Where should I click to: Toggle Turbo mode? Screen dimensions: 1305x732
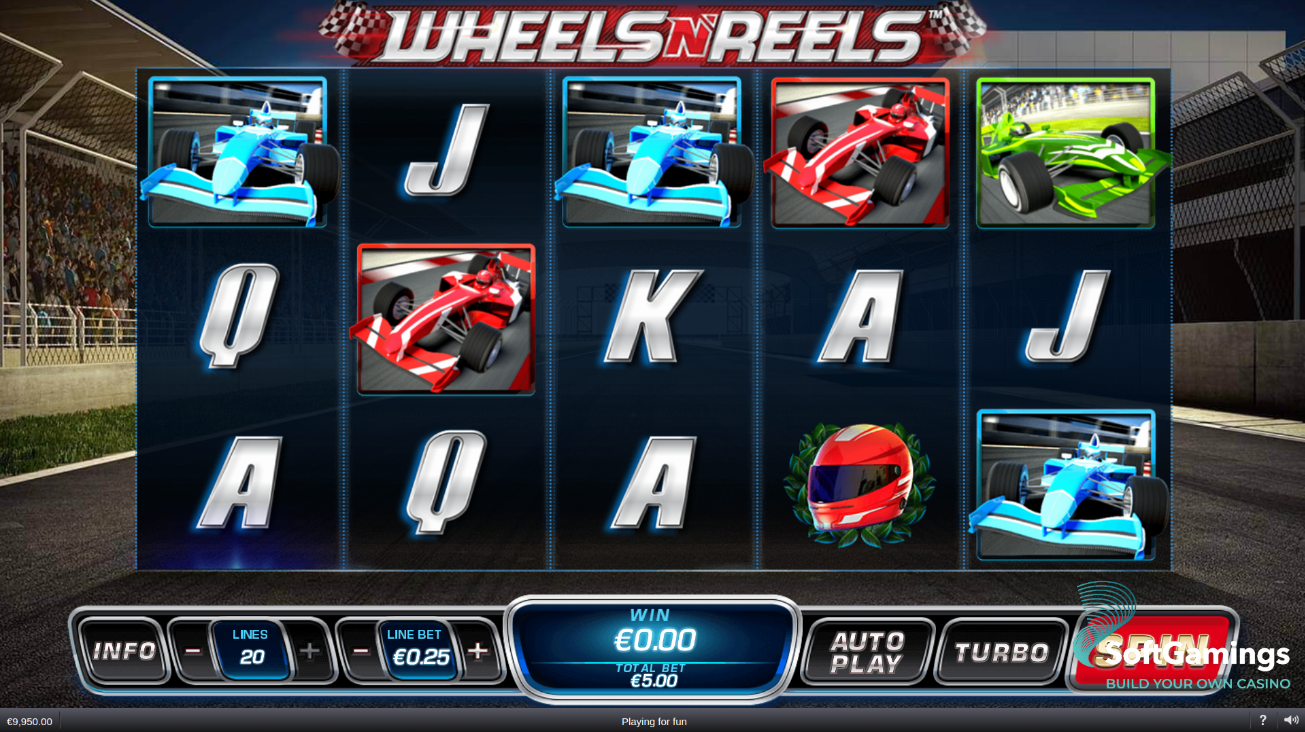click(x=1001, y=652)
